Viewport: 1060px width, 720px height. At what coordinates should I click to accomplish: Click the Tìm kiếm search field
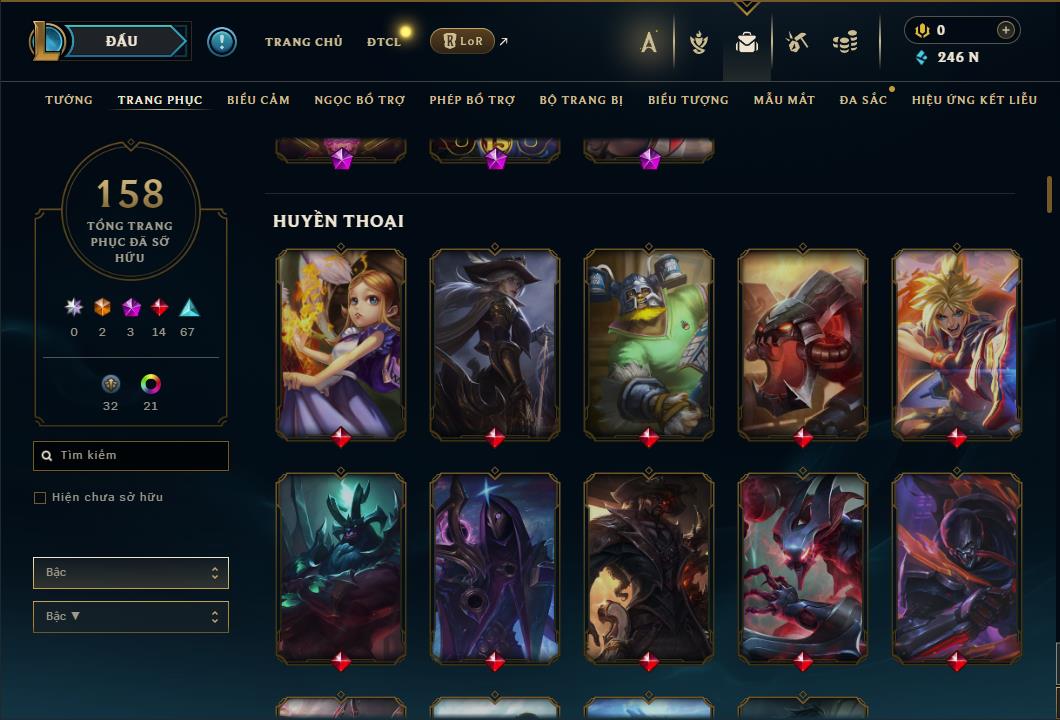[131, 456]
